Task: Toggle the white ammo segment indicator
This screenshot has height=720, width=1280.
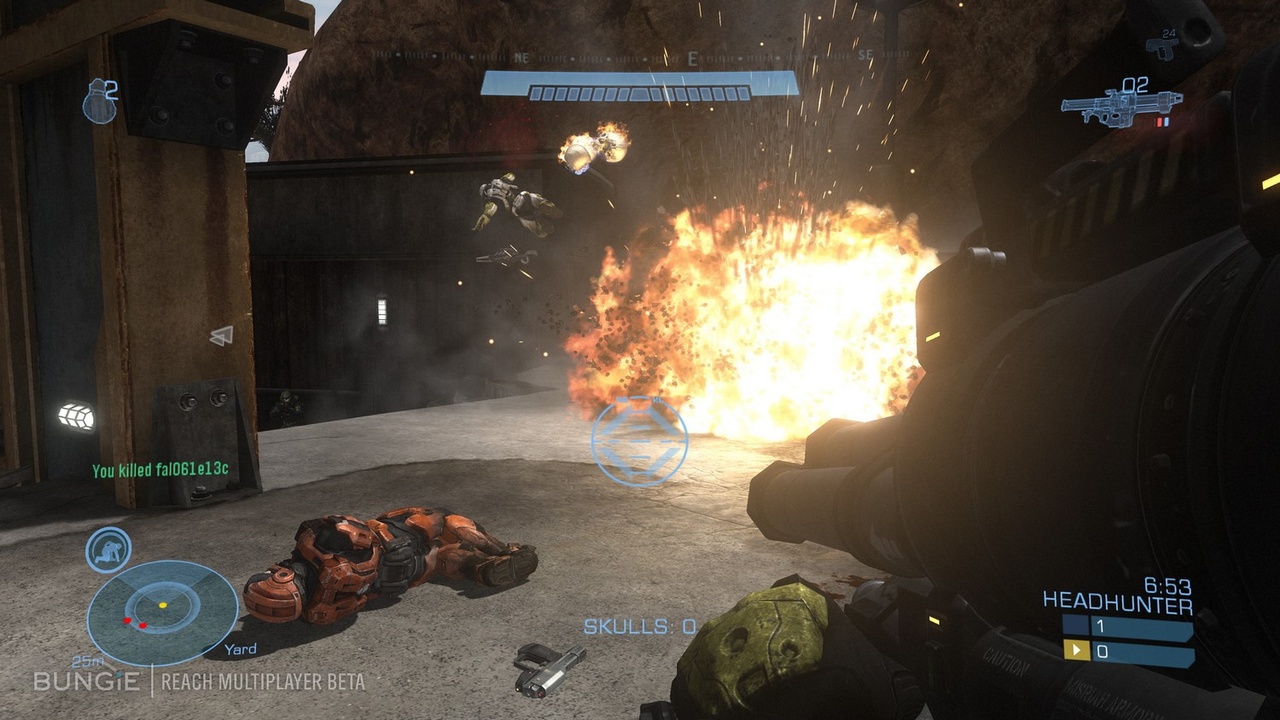Action: [x=1167, y=122]
